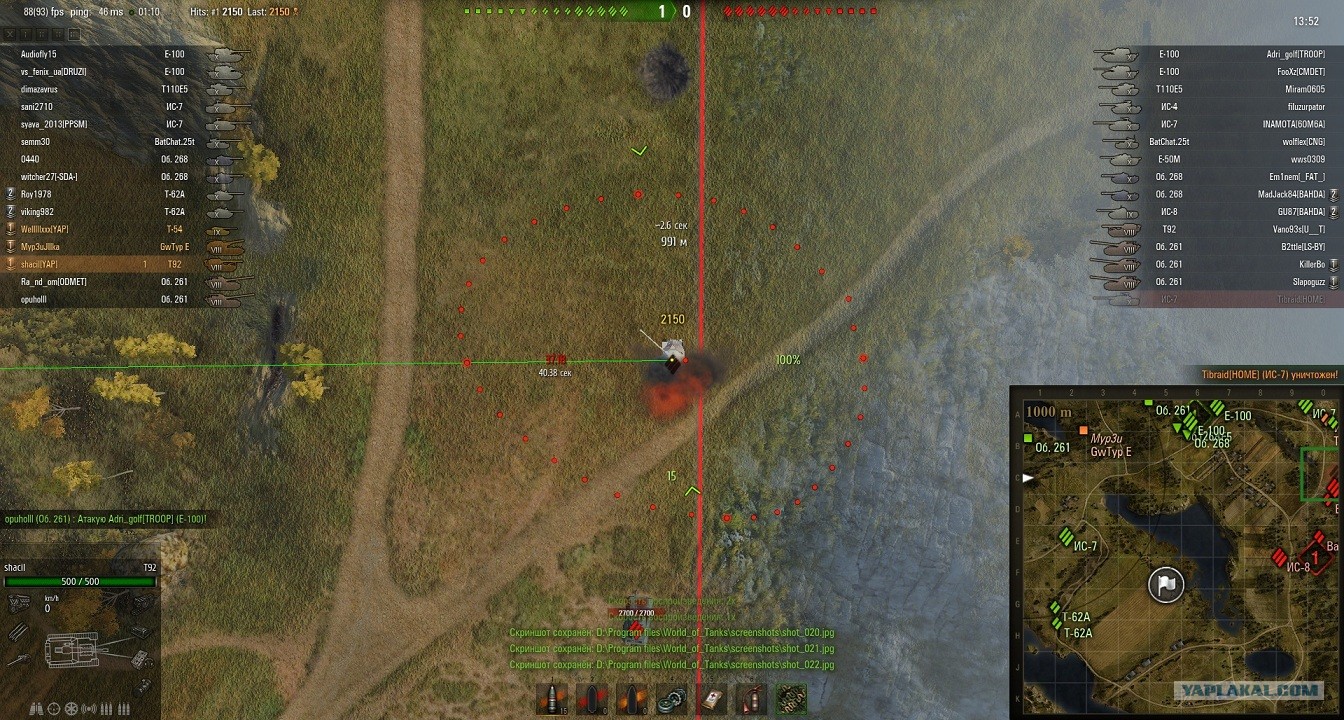Click the white flag base marker on minimap
The width and height of the screenshot is (1344, 720).
(1166, 584)
